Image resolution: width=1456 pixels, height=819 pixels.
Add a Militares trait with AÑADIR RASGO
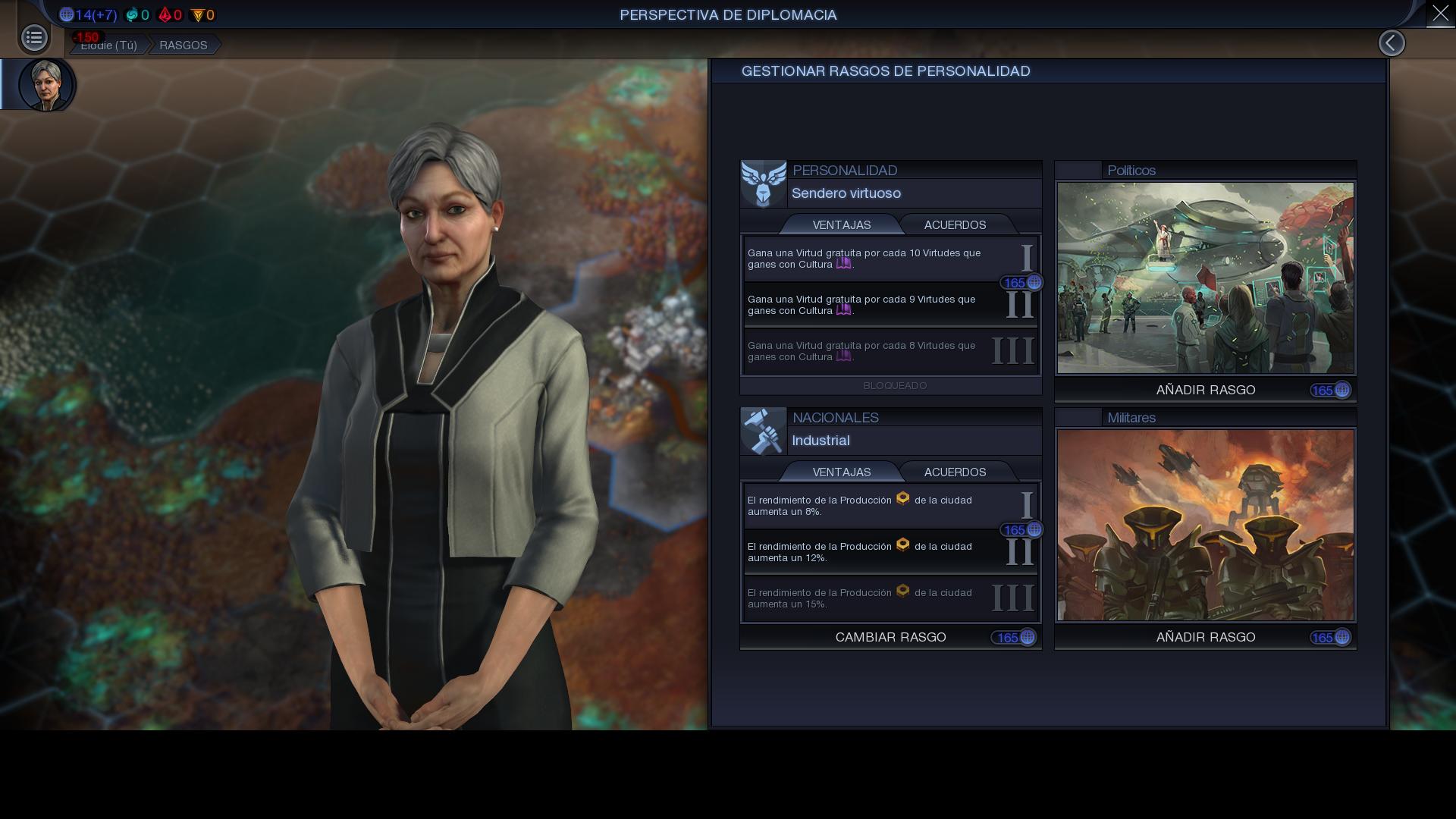pos(1205,638)
